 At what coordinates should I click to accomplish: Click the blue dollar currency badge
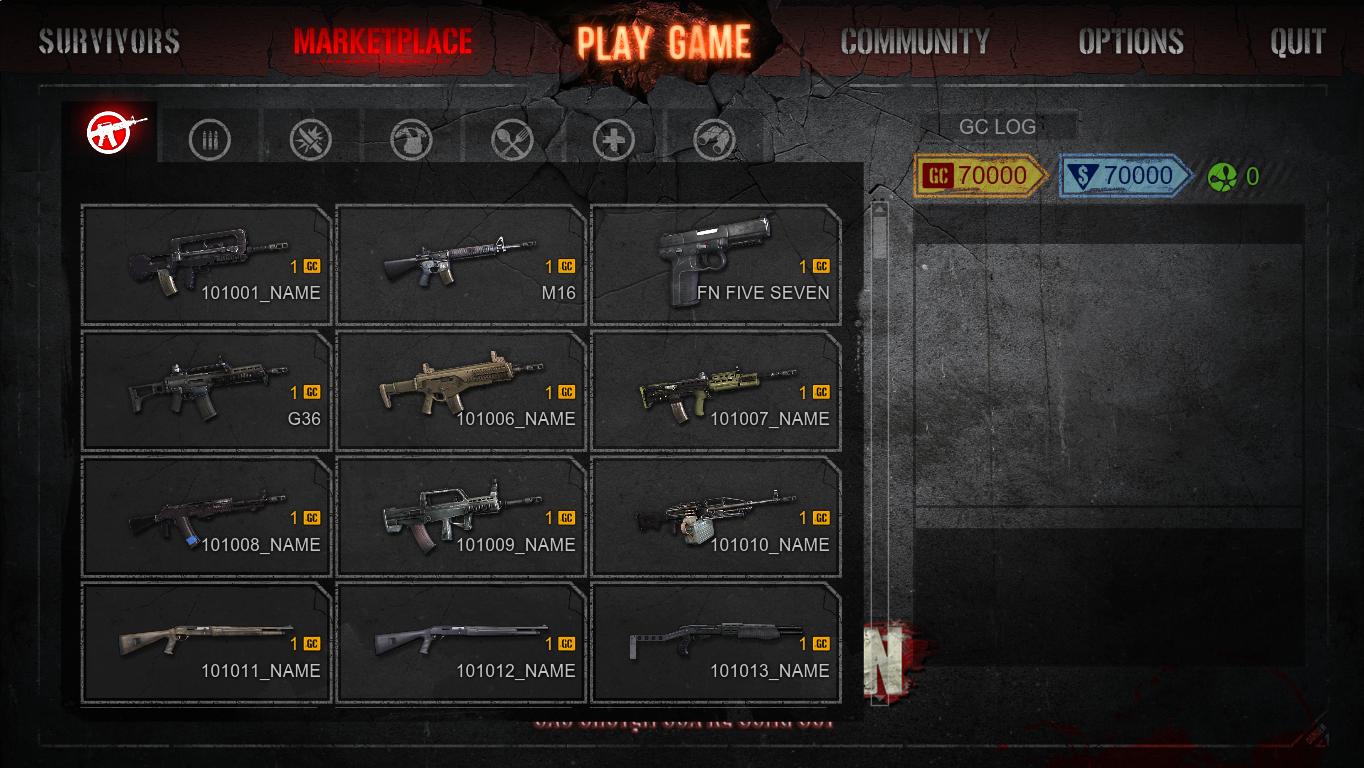tap(1120, 174)
